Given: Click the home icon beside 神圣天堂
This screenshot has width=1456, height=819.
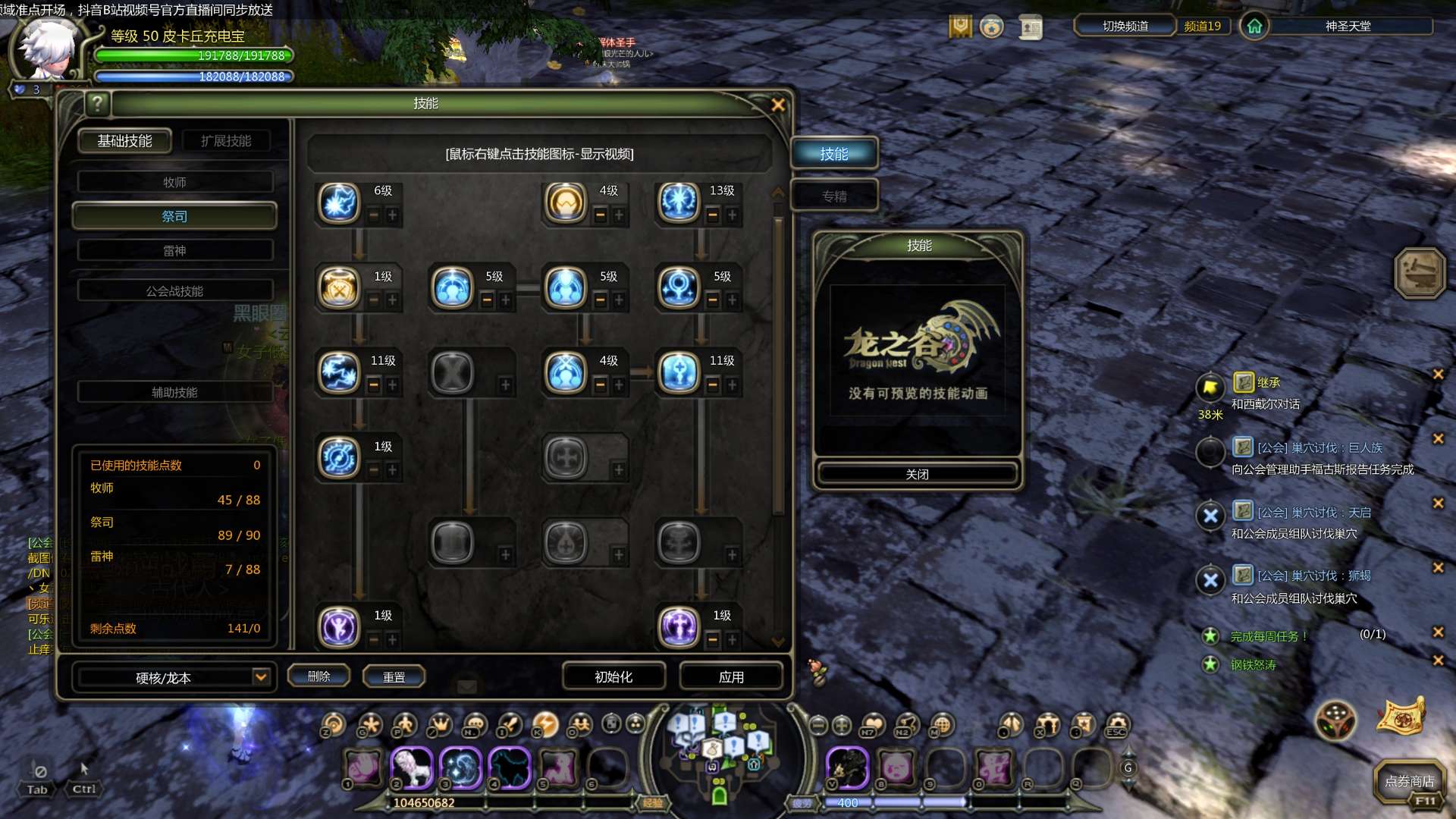Looking at the screenshot, I should 1254,26.
